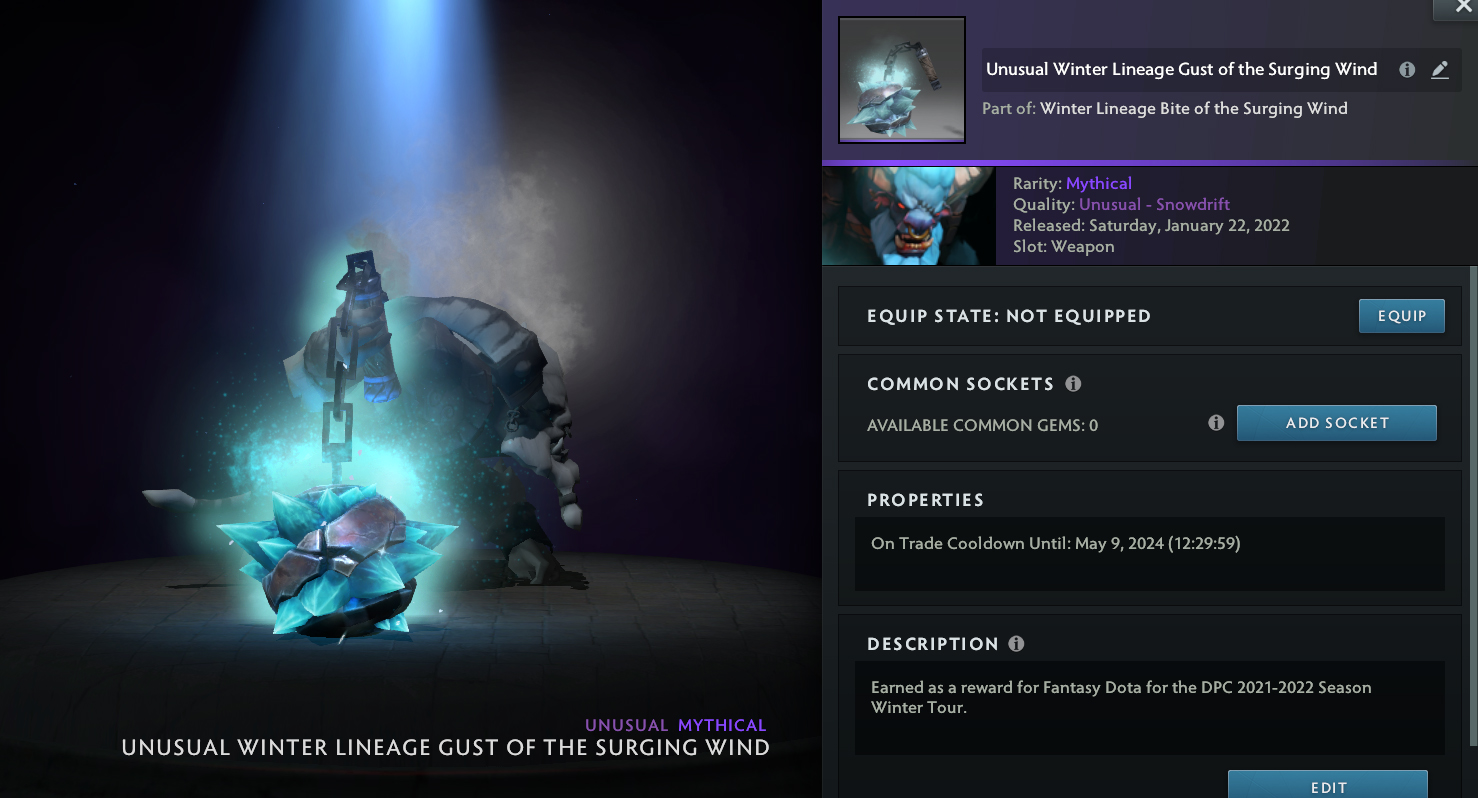Close the item details window
The width and height of the screenshot is (1478, 798).
pos(1463,8)
